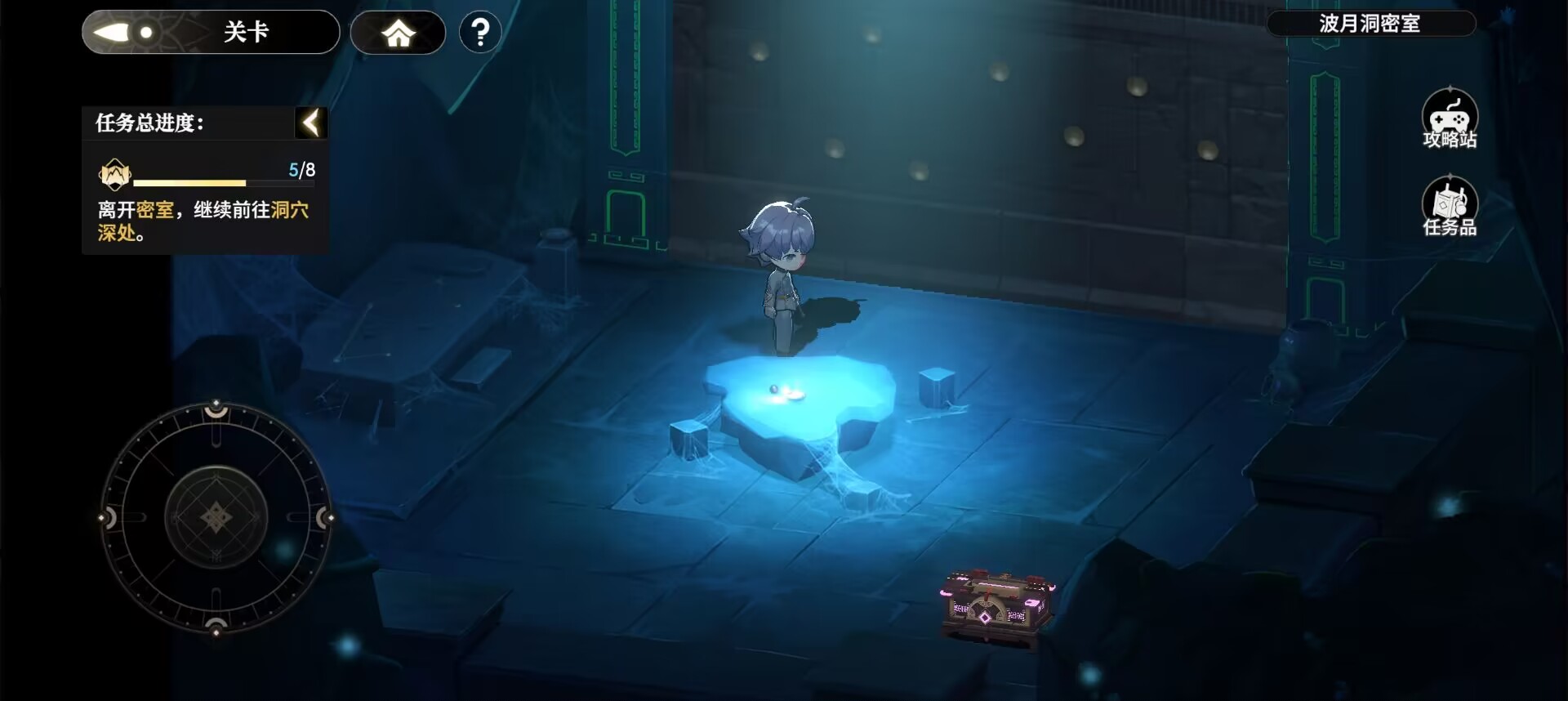The height and width of the screenshot is (701, 1568).
Task: Click the home icon in the top bar
Action: coord(398,32)
